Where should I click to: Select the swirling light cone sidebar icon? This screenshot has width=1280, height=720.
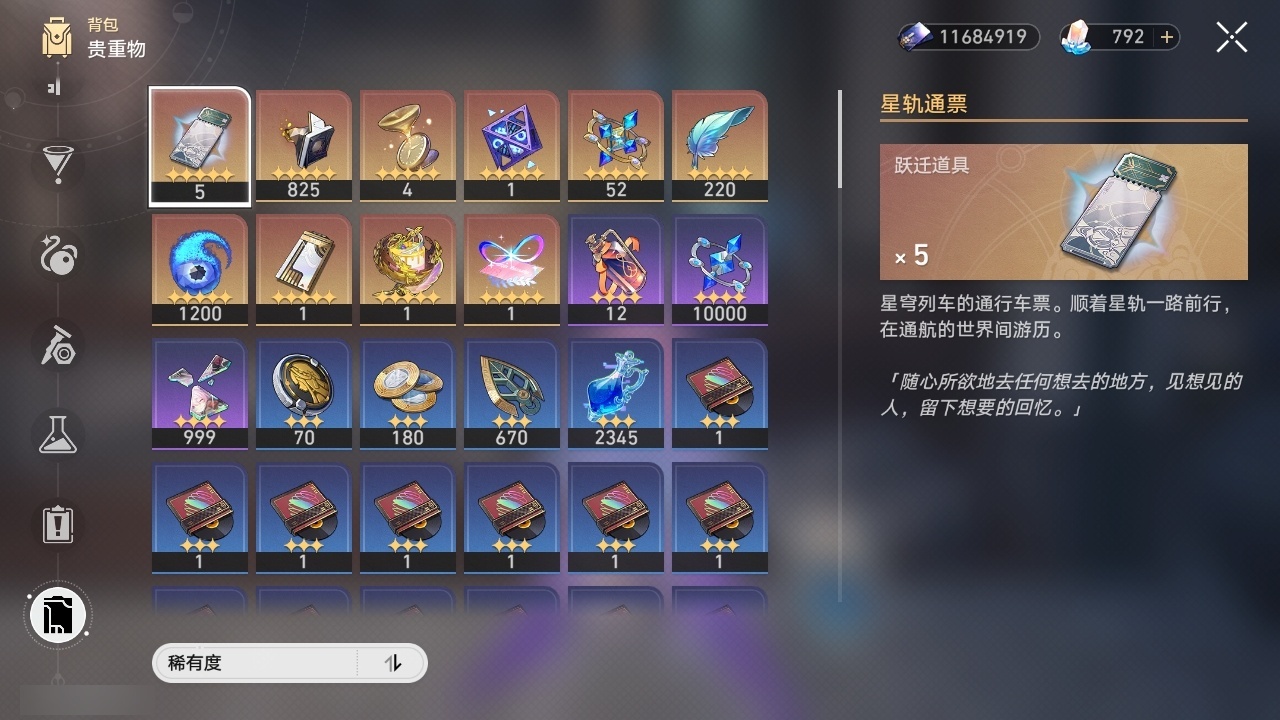(x=57, y=256)
